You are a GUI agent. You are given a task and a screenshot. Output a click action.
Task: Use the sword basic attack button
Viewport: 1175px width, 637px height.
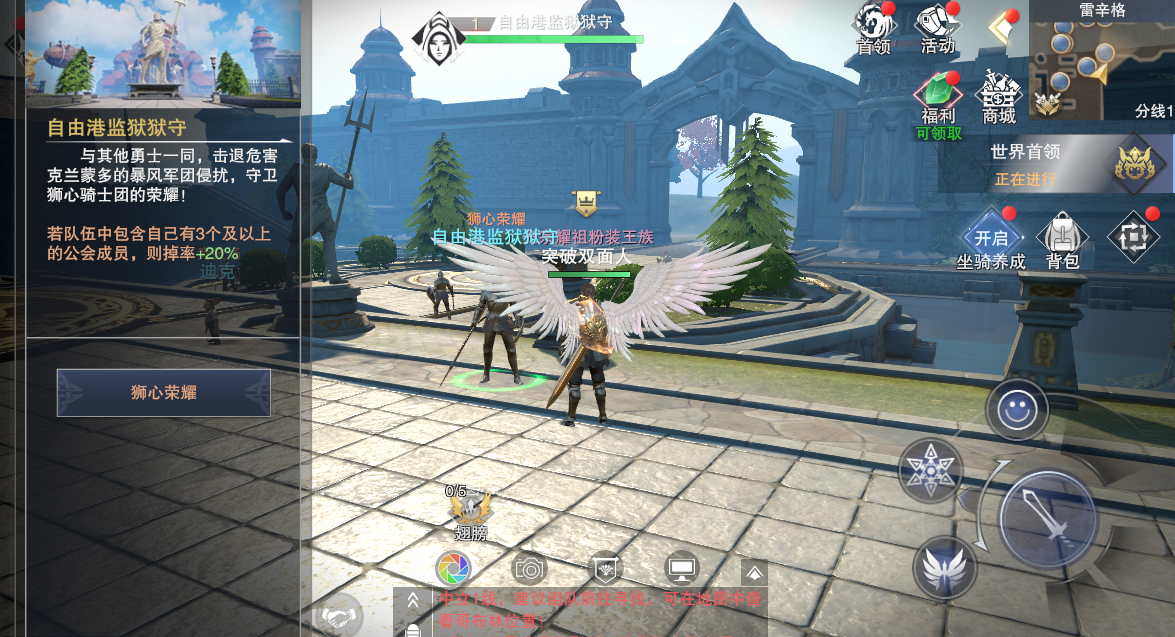pos(1048,519)
